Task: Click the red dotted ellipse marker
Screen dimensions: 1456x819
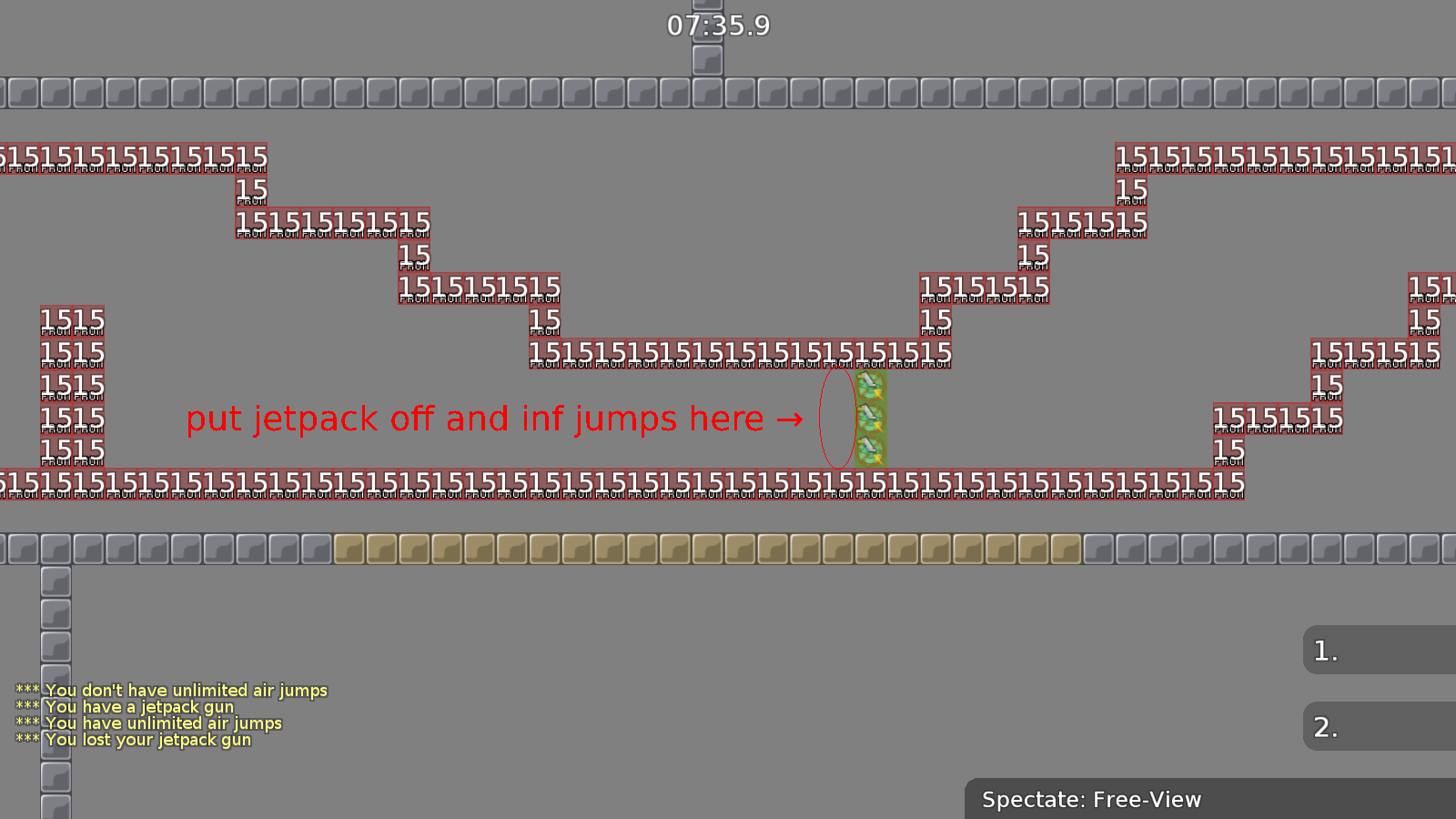Action: coord(836,419)
